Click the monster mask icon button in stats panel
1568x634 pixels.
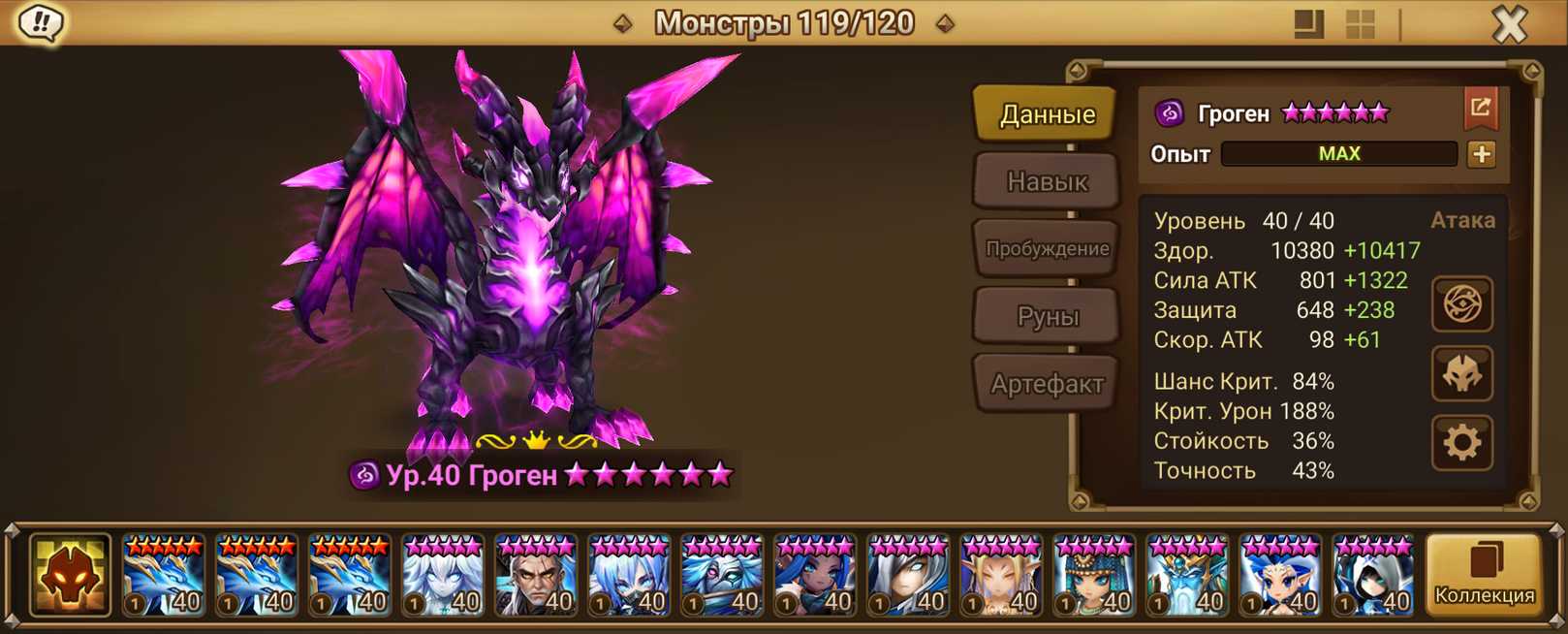pyautogui.click(x=1462, y=374)
